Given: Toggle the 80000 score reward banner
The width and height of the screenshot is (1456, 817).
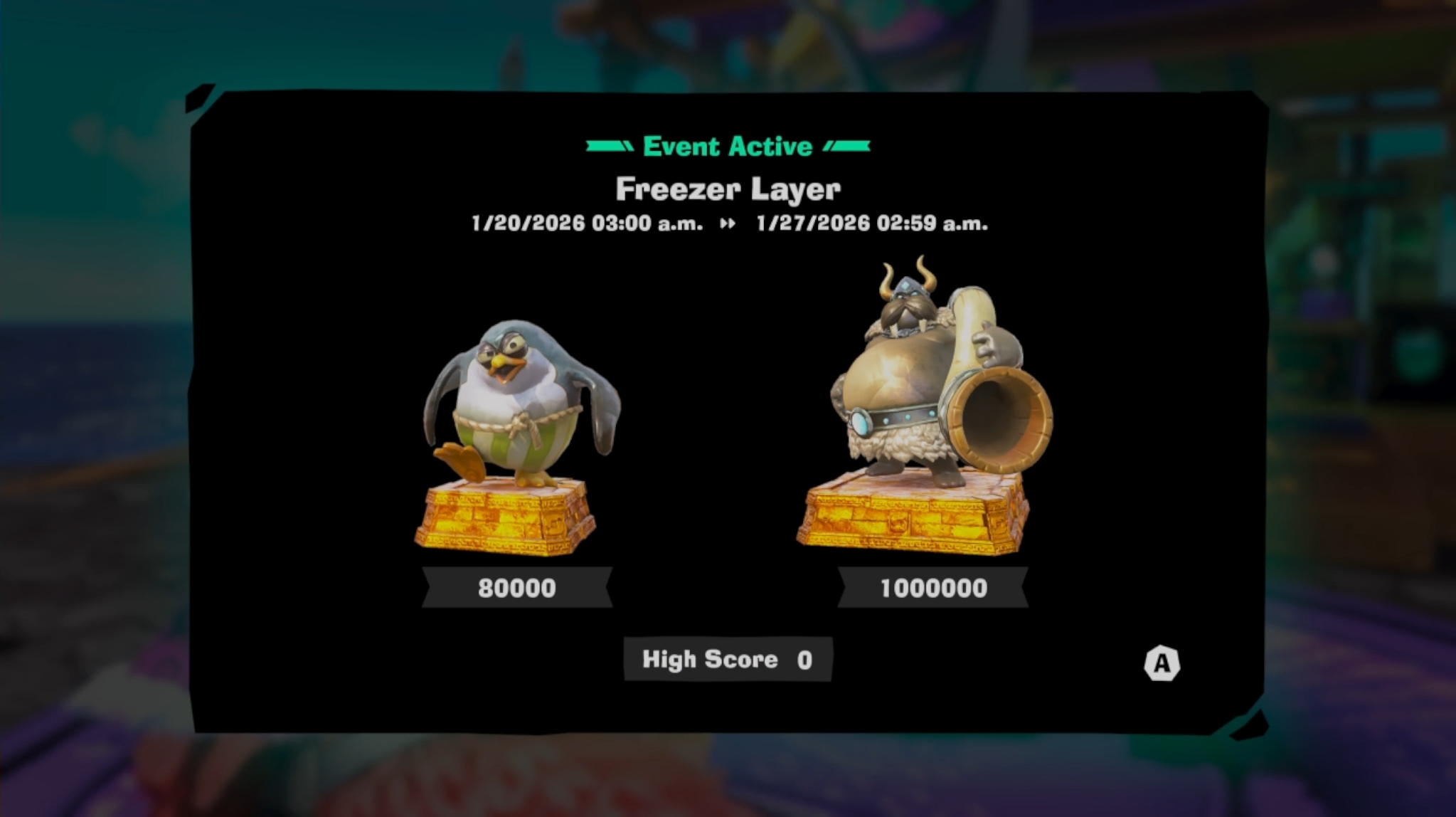Looking at the screenshot, I should (517, 589).
